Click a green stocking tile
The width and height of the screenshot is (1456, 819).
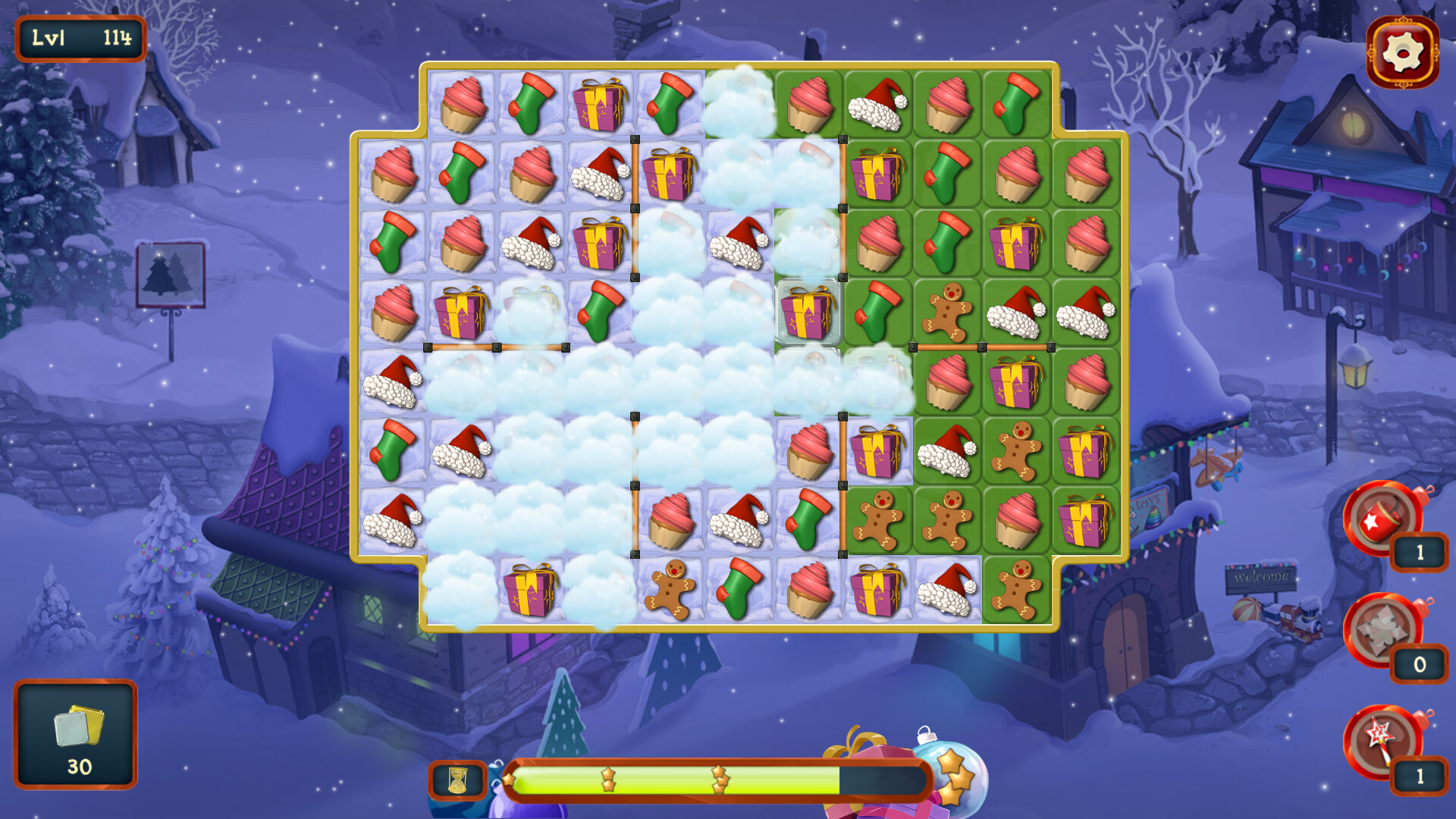point(531,102)
